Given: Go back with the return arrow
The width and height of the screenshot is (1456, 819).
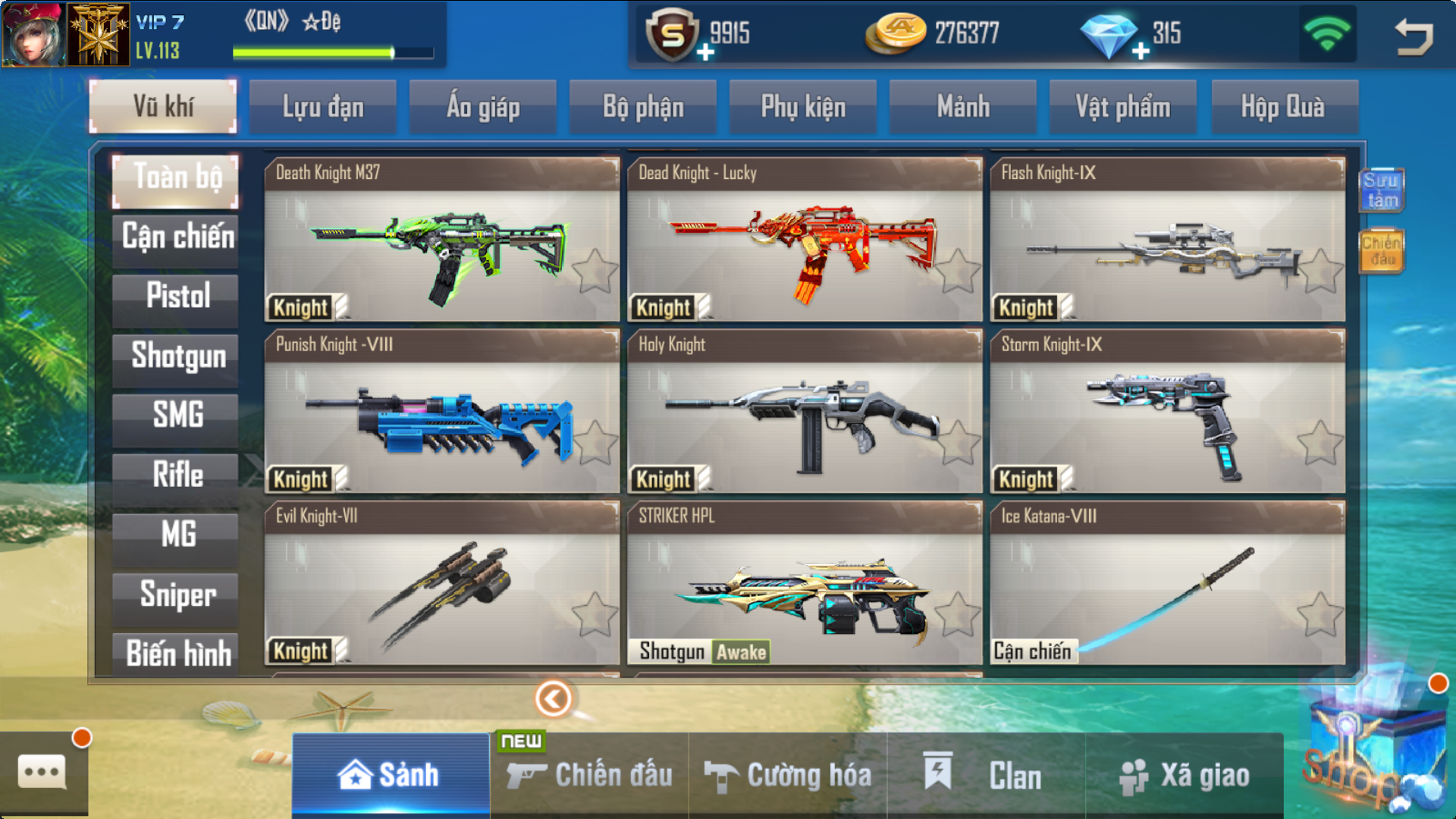Looking at the screenshot, I should [x=1414, y=36].
